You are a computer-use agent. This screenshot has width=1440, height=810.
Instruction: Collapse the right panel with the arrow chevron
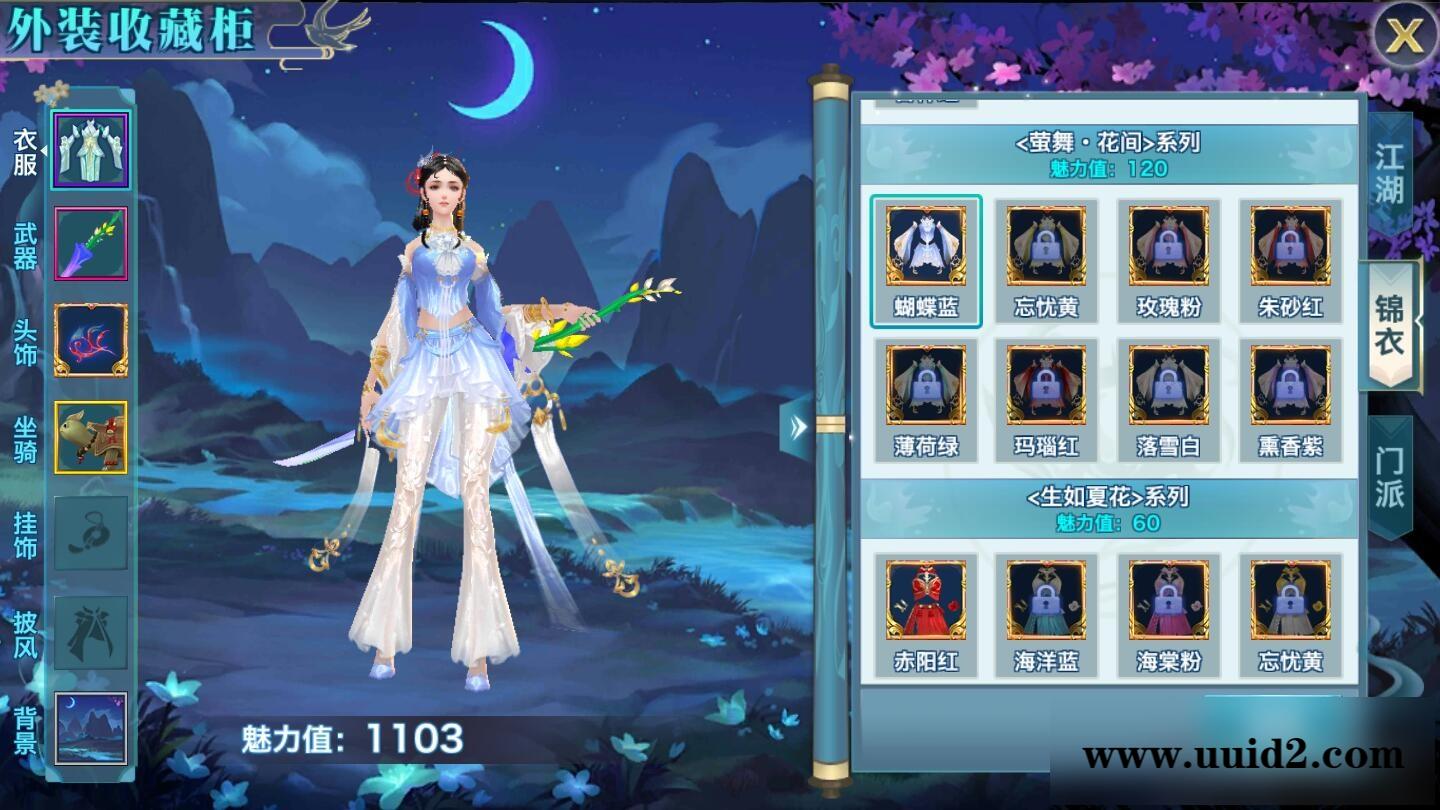coord(795,428)
